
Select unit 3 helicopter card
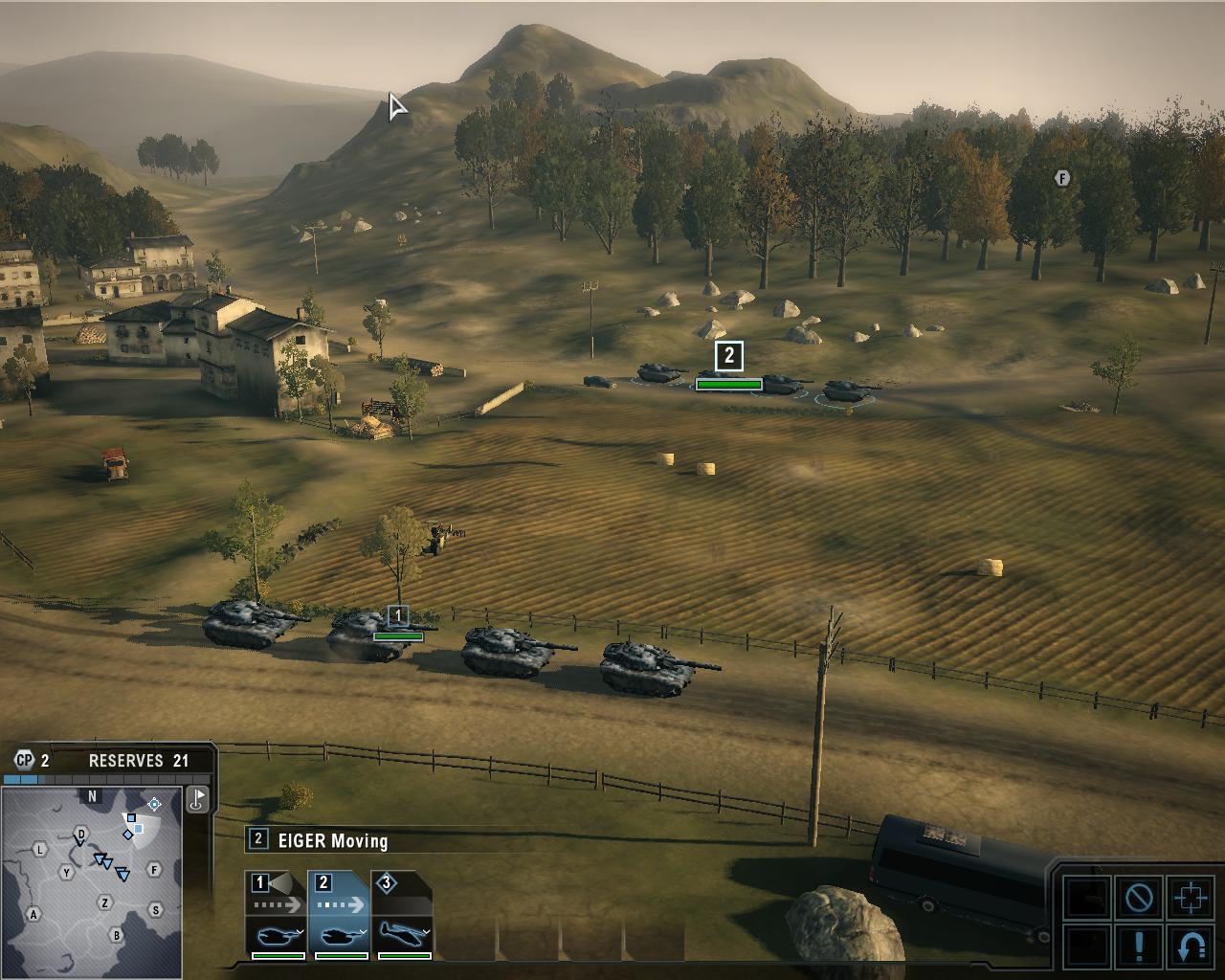403,914
